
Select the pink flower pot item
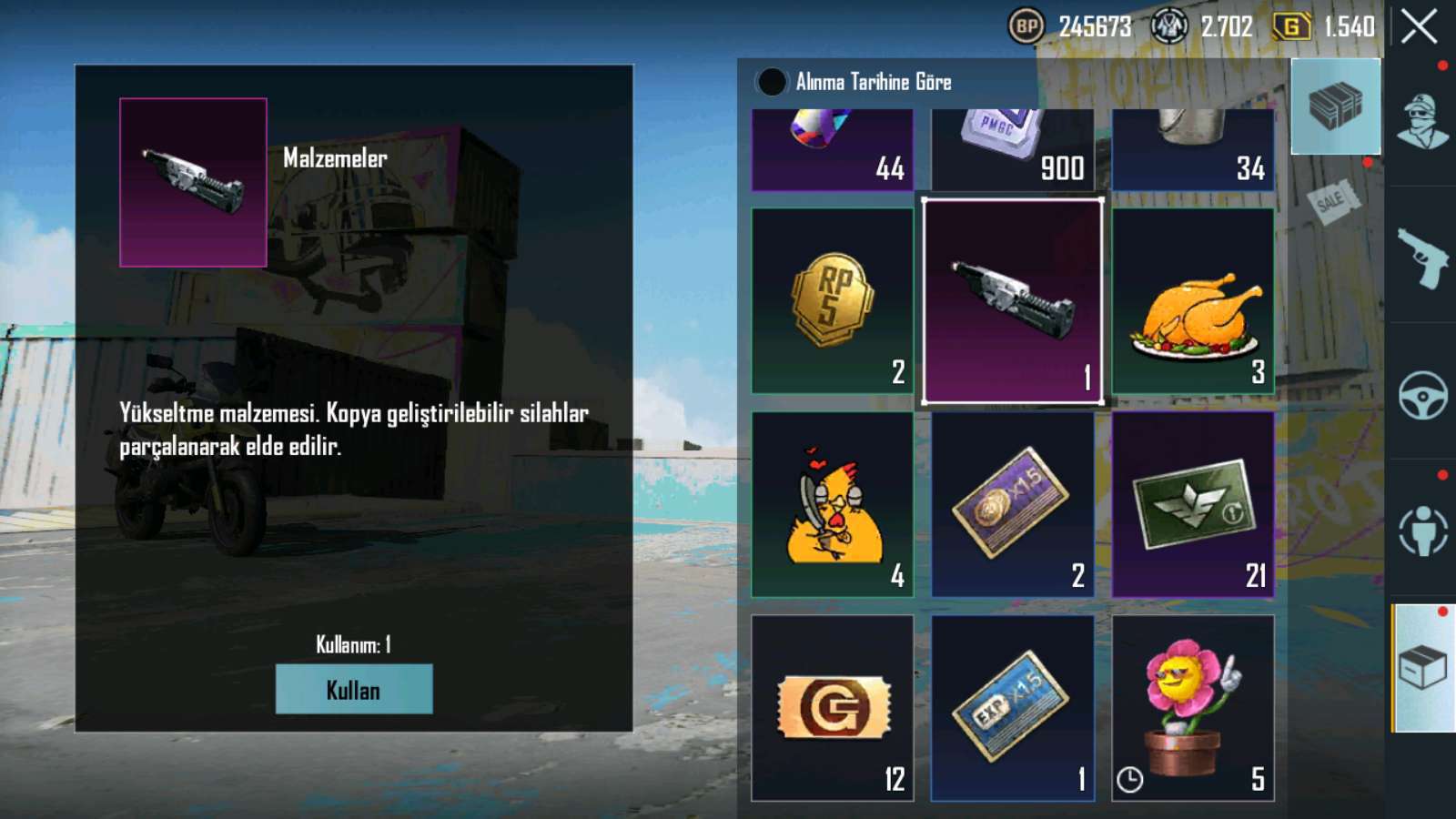point(1193,708)
